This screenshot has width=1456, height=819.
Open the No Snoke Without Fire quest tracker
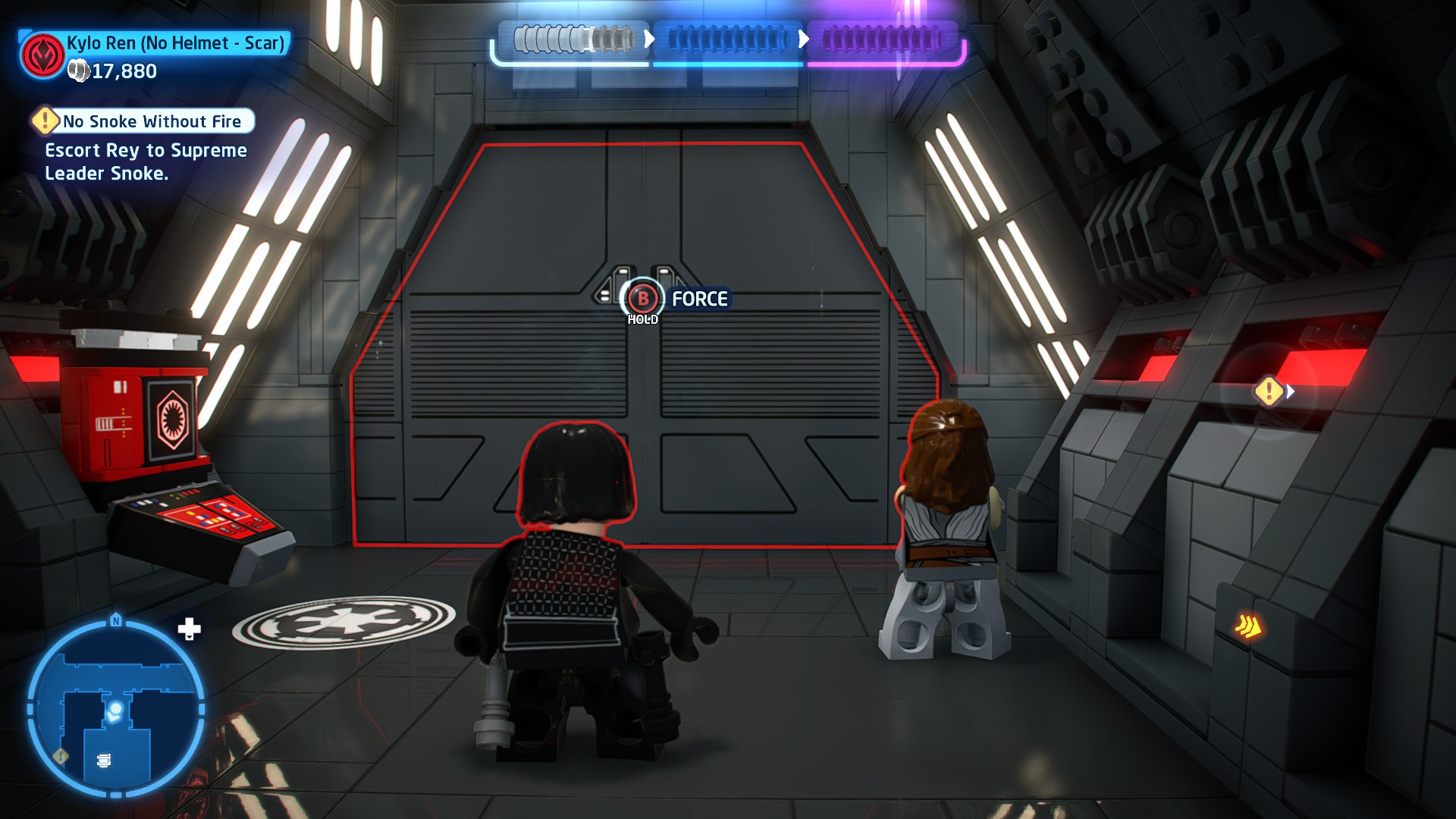(x=144, y=121)
